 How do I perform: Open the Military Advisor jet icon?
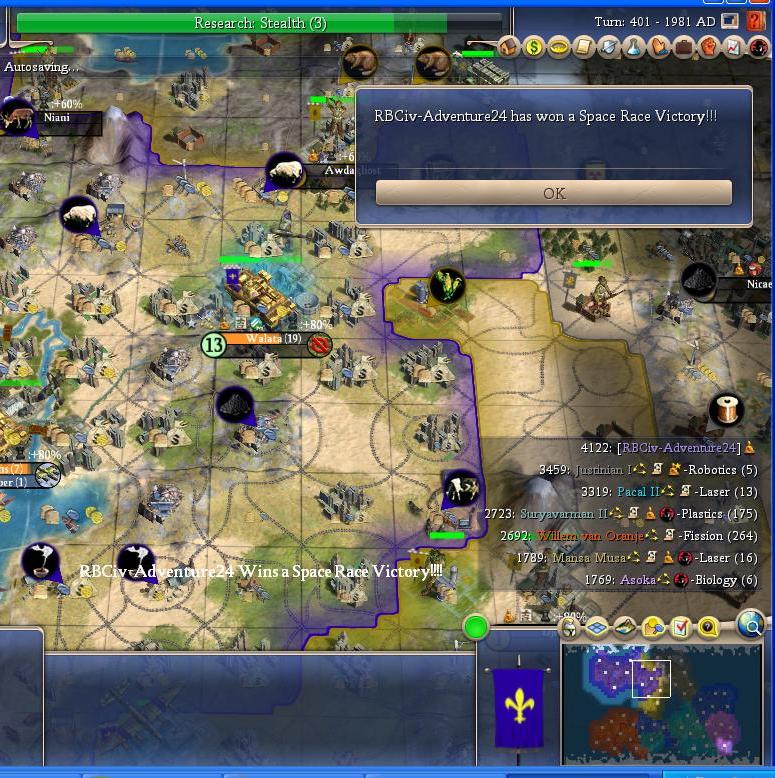click(610, 47)
